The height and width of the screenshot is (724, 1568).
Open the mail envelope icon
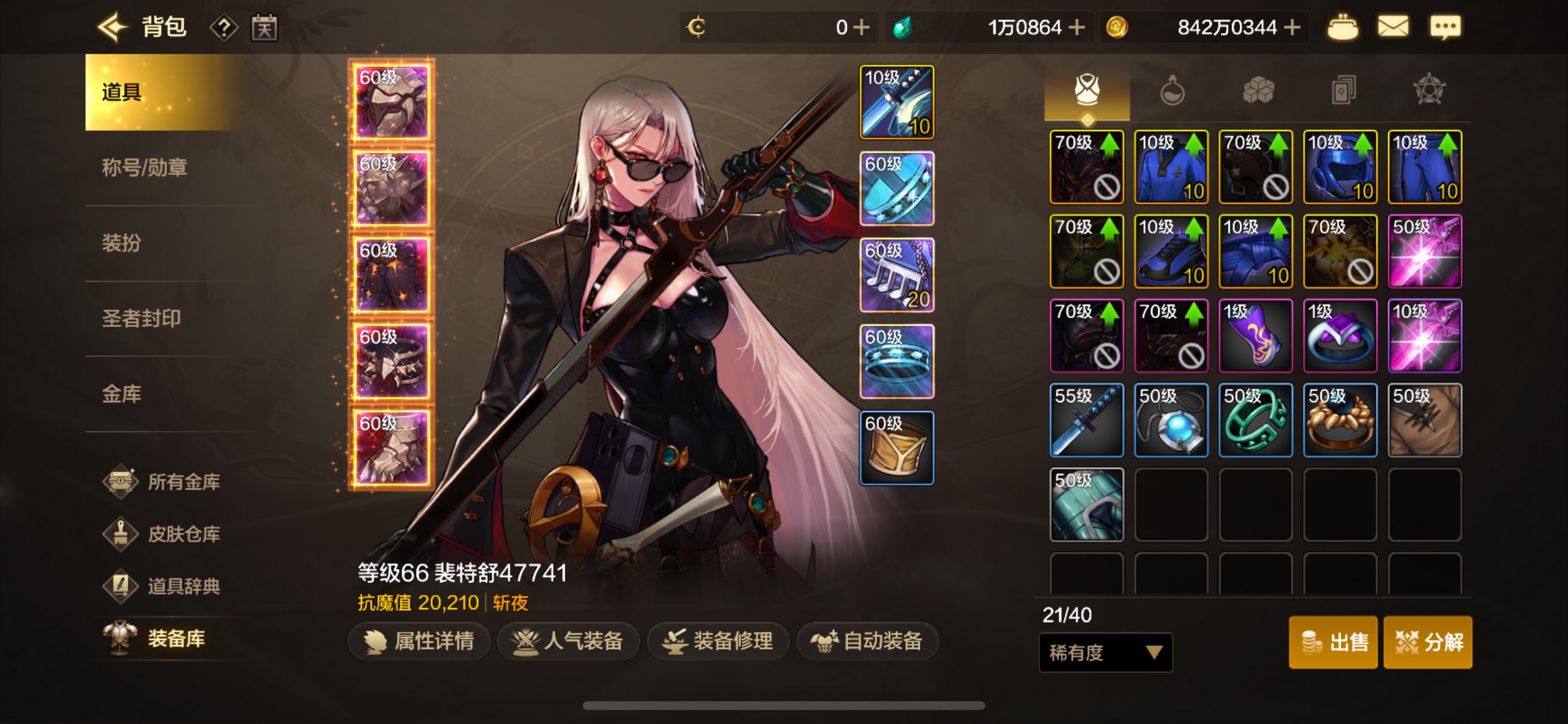(x=1392, y=27)
